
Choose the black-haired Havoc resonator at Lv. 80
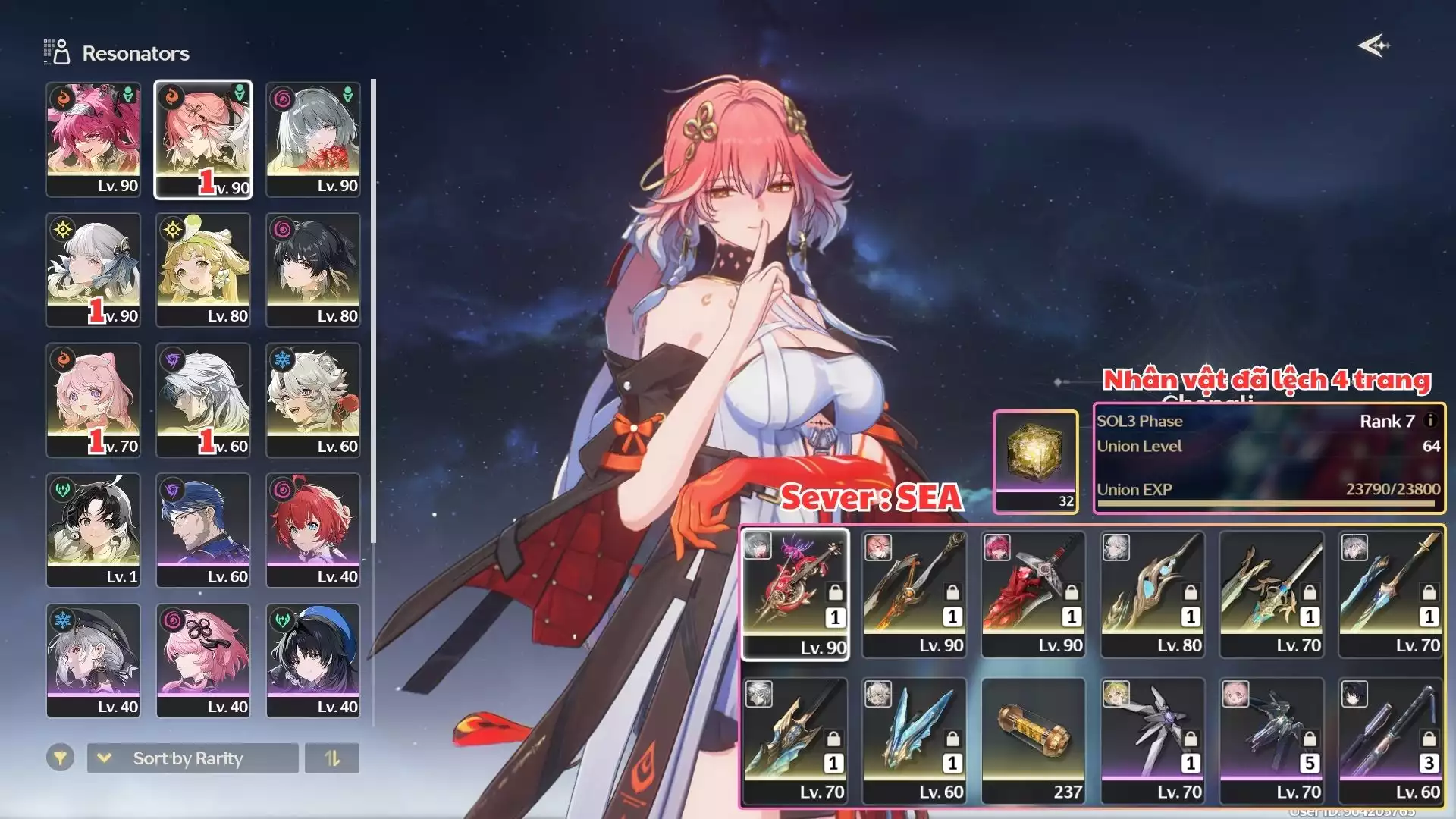[x=313, y=270]
